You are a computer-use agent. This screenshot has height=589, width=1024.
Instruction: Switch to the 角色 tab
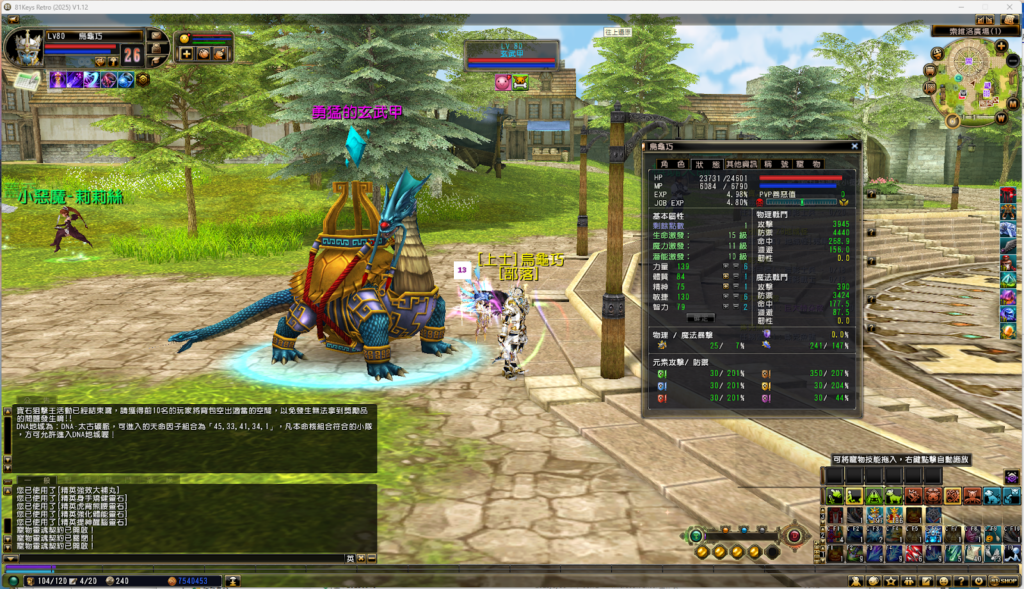(672, 164)
